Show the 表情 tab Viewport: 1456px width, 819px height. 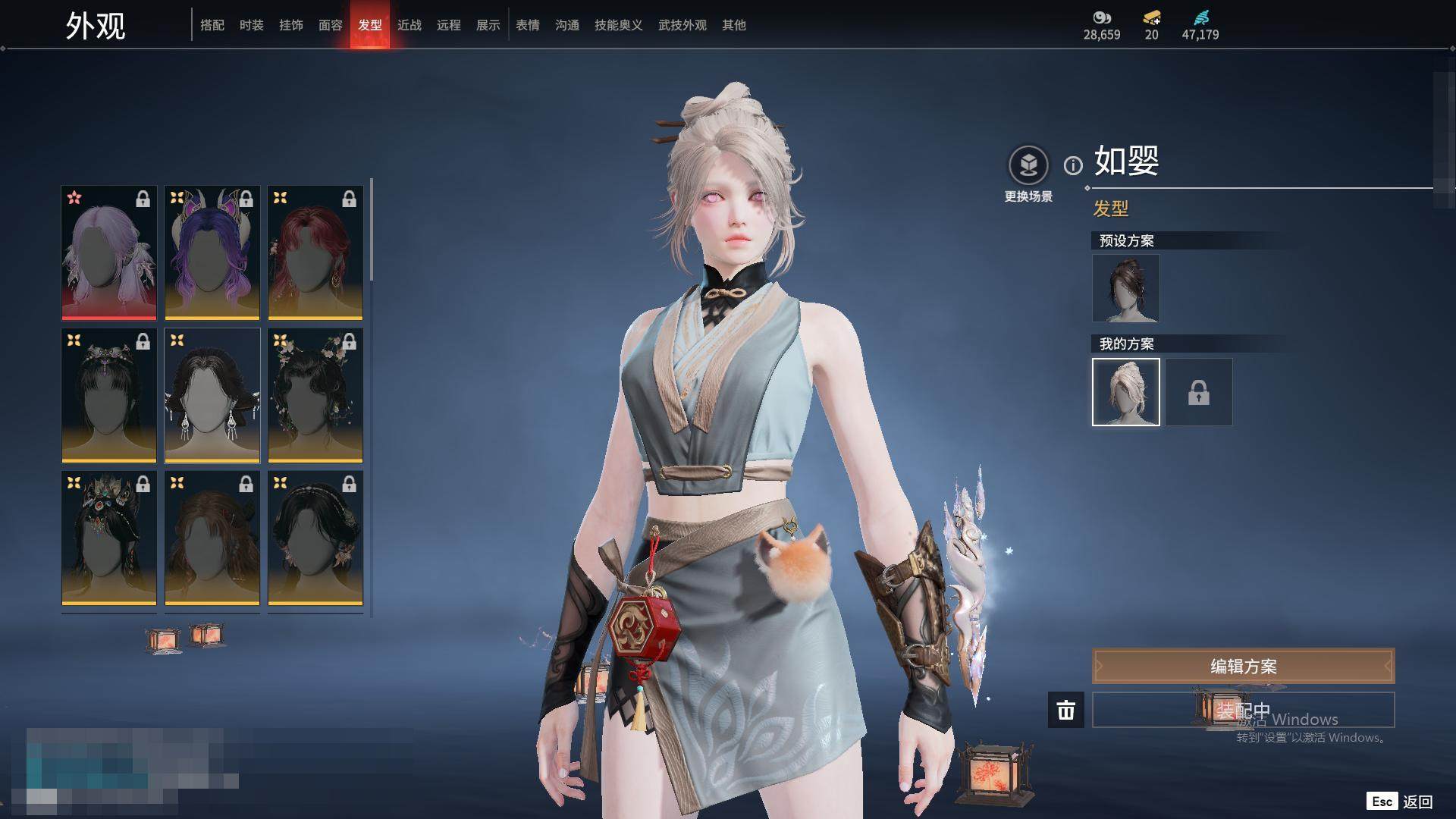528,25
